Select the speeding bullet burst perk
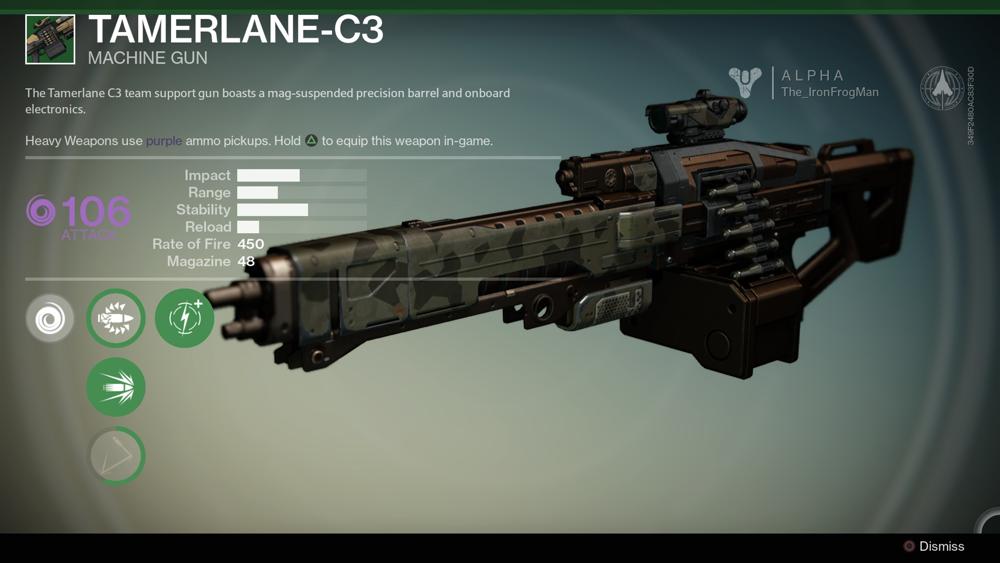1000x563 pixels. (116, 387)
